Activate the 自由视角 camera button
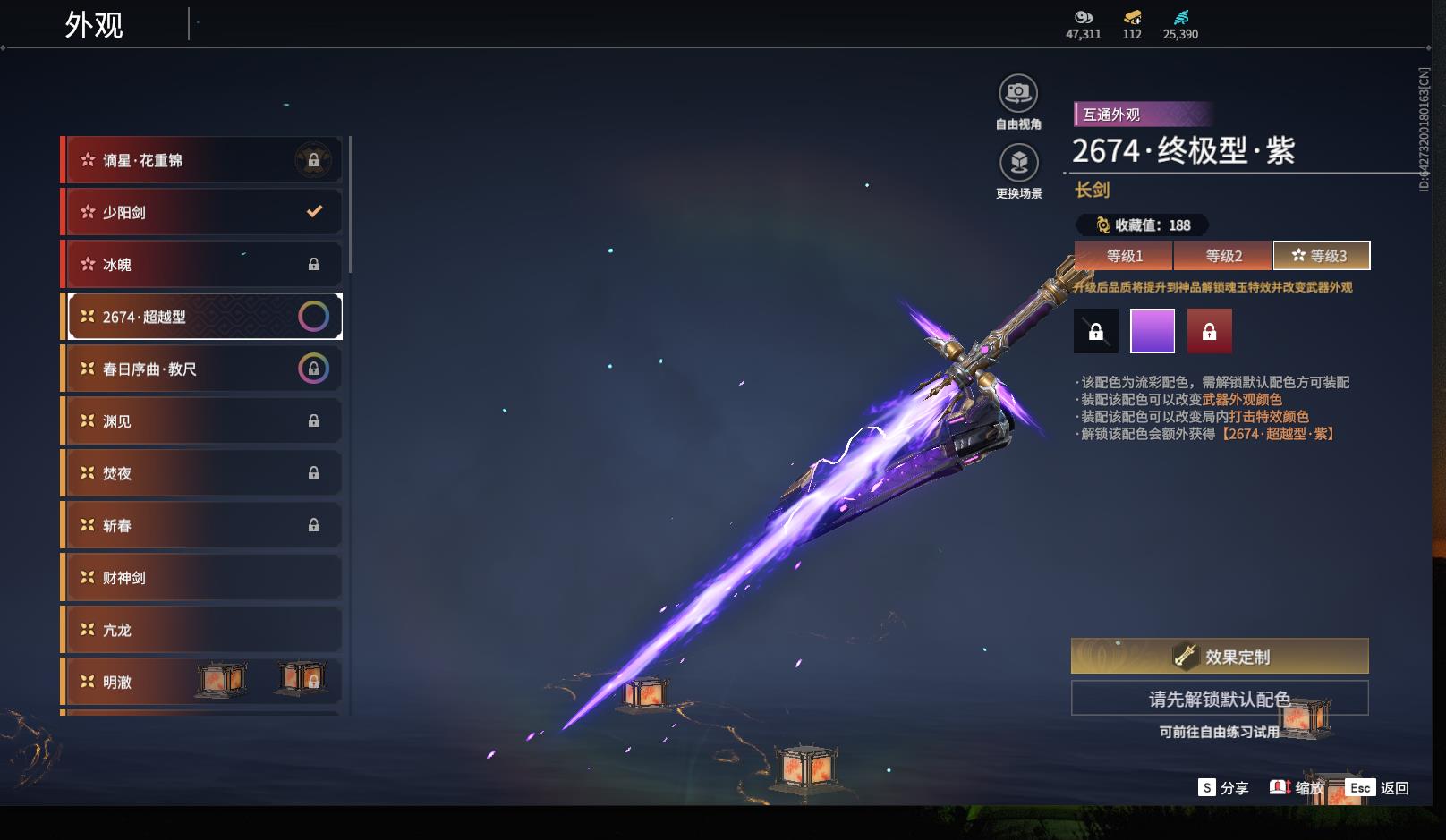The image size is (1446, 840). (x=1018, y=93)
